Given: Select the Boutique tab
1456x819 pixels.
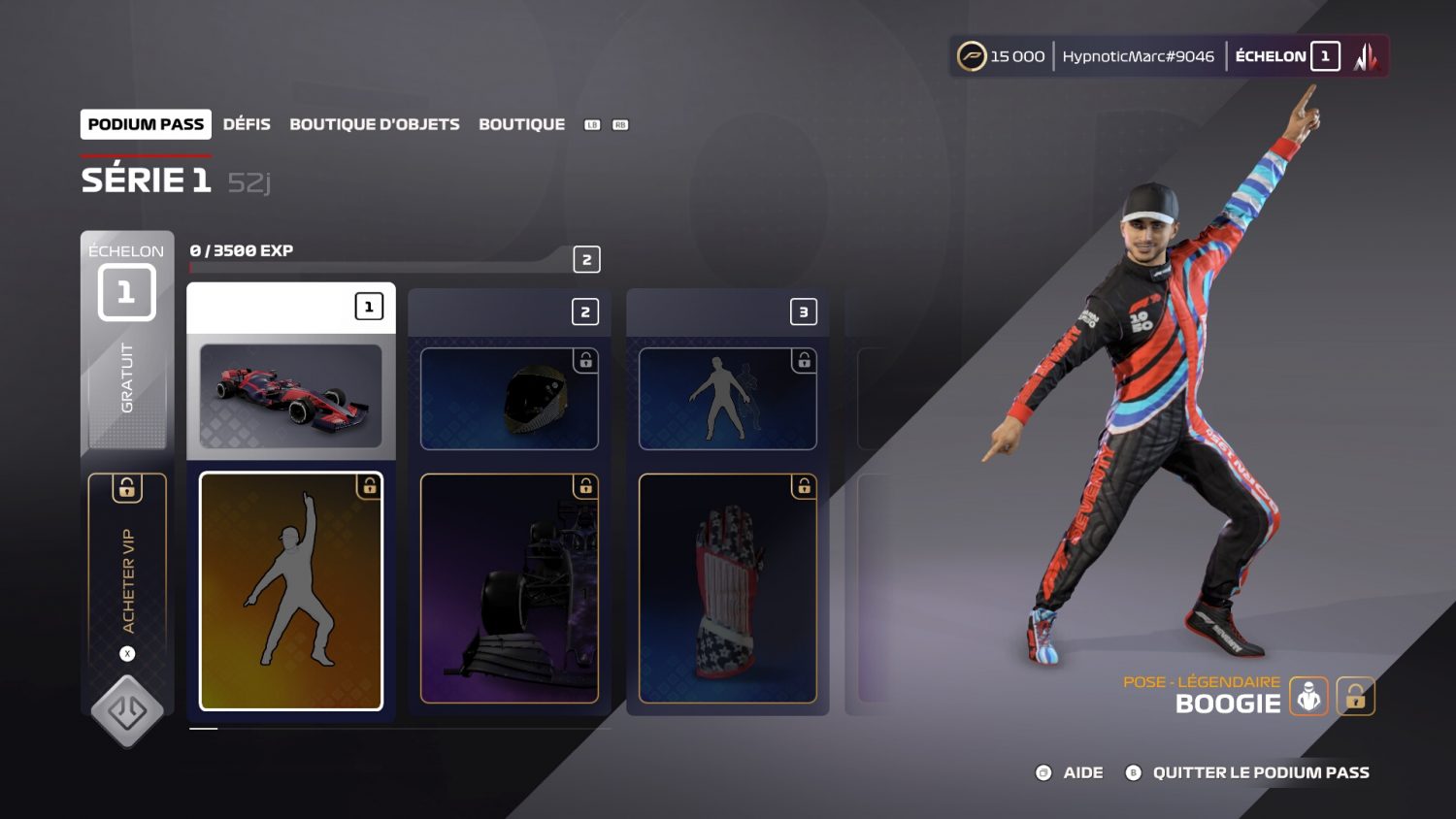Looking at the screenshot, I should [x=521, y=124].
